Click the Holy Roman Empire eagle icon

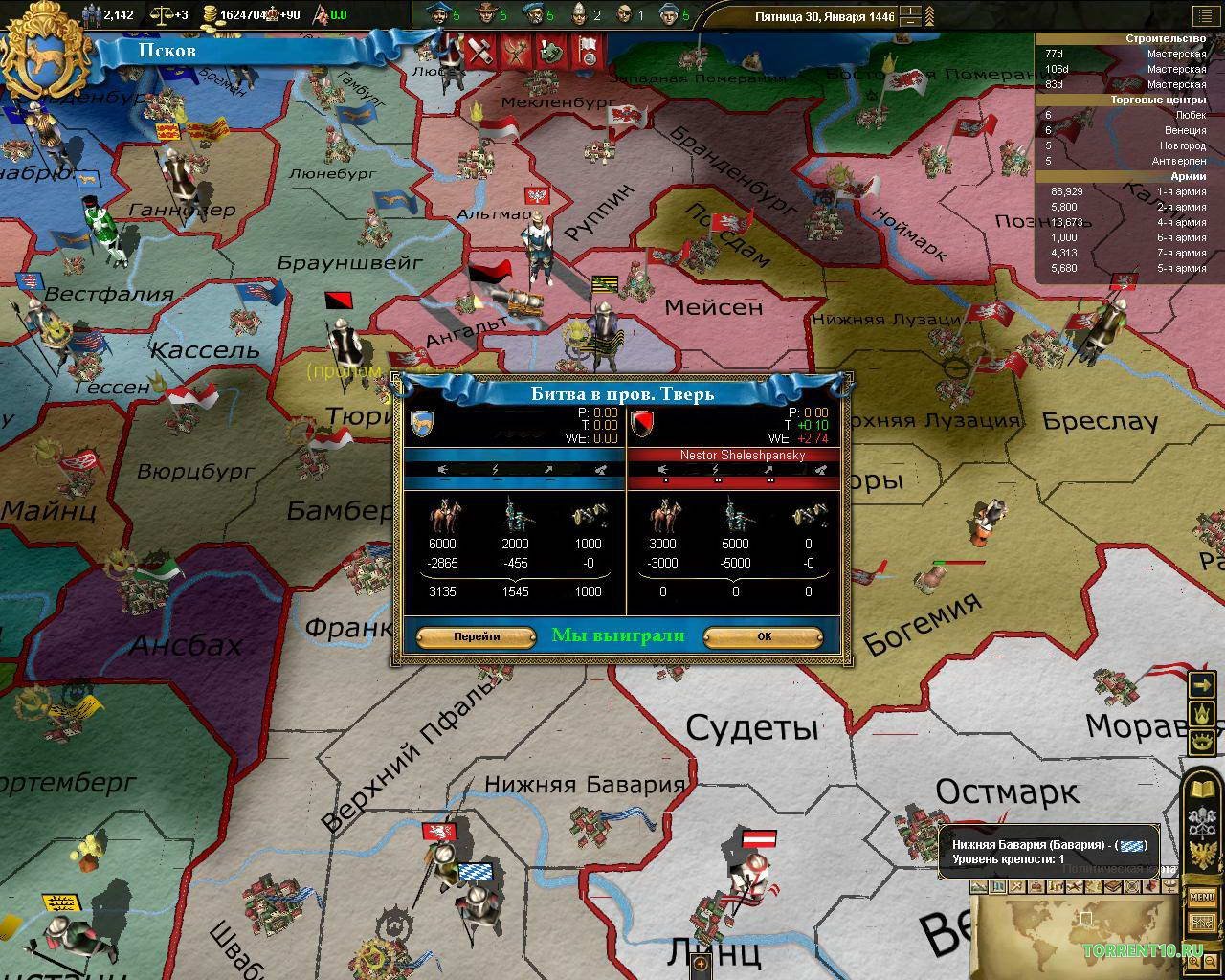tap(1202, 854)
